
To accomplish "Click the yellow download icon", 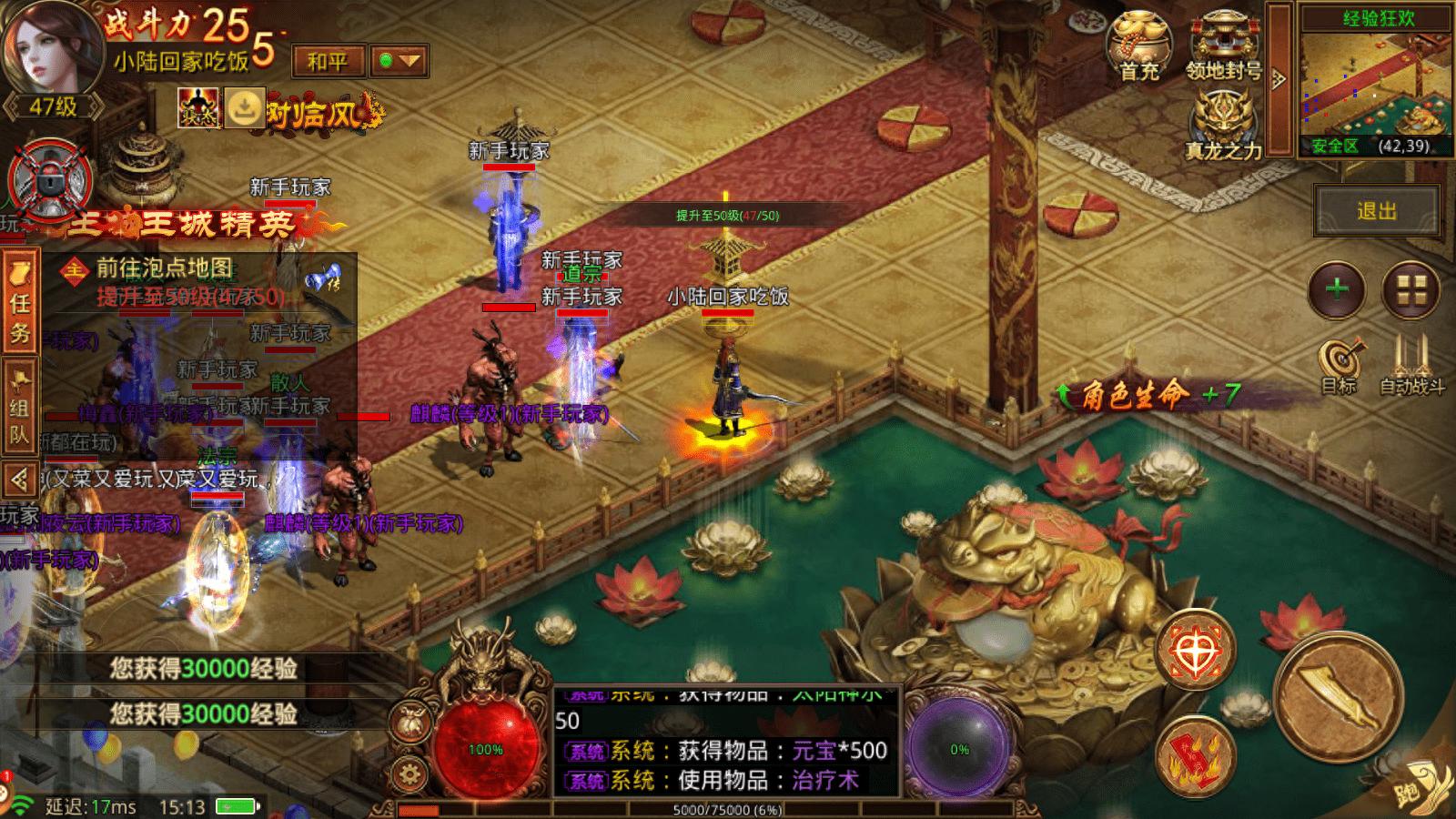I will 243,108.
